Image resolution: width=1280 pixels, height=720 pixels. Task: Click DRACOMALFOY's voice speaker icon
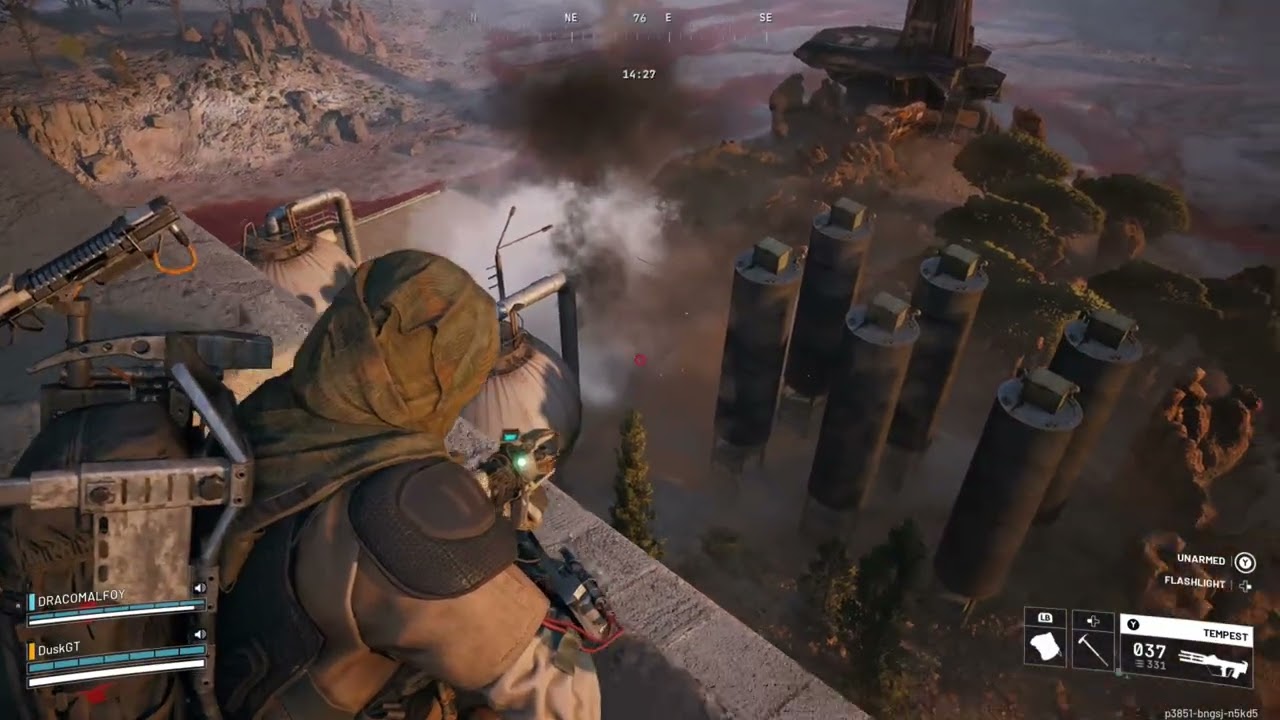[199, 589]
